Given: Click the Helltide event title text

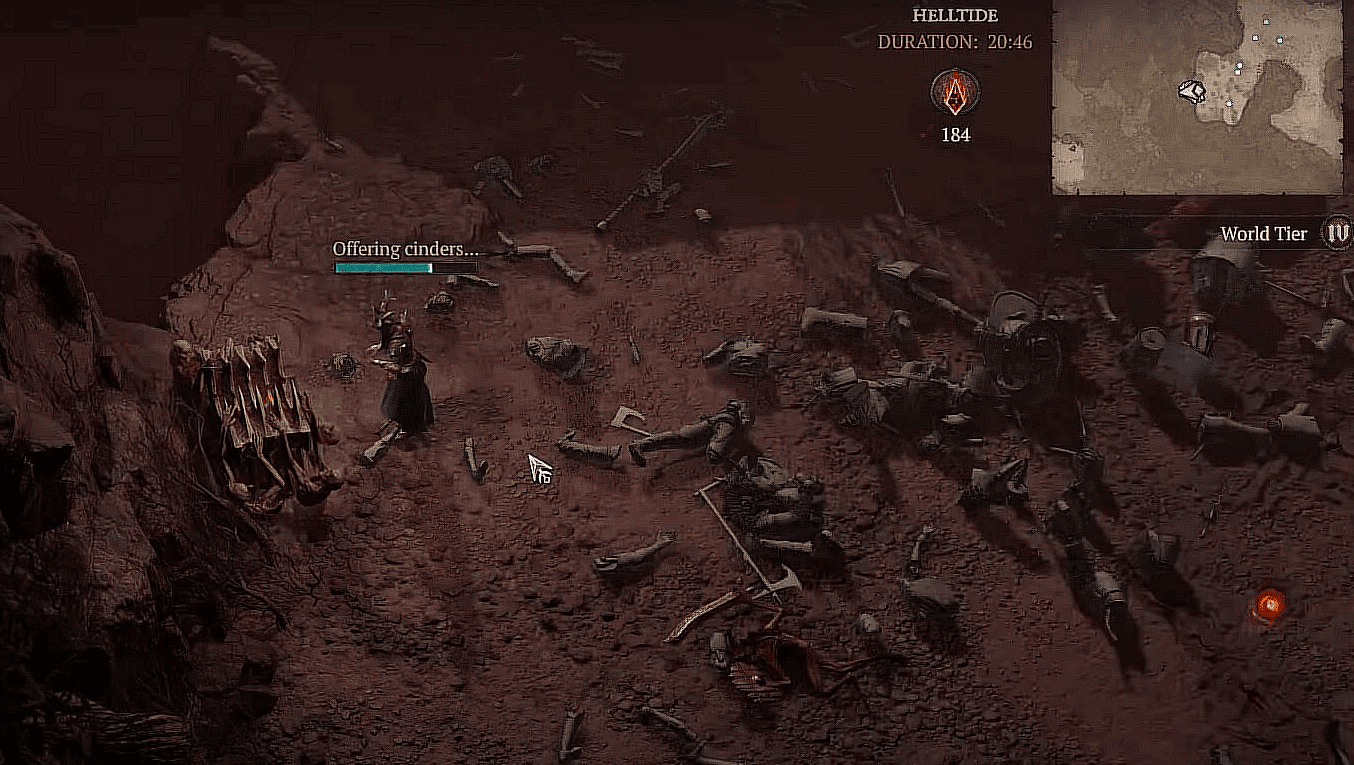Looking at the screenshot, I should point(954,15).
